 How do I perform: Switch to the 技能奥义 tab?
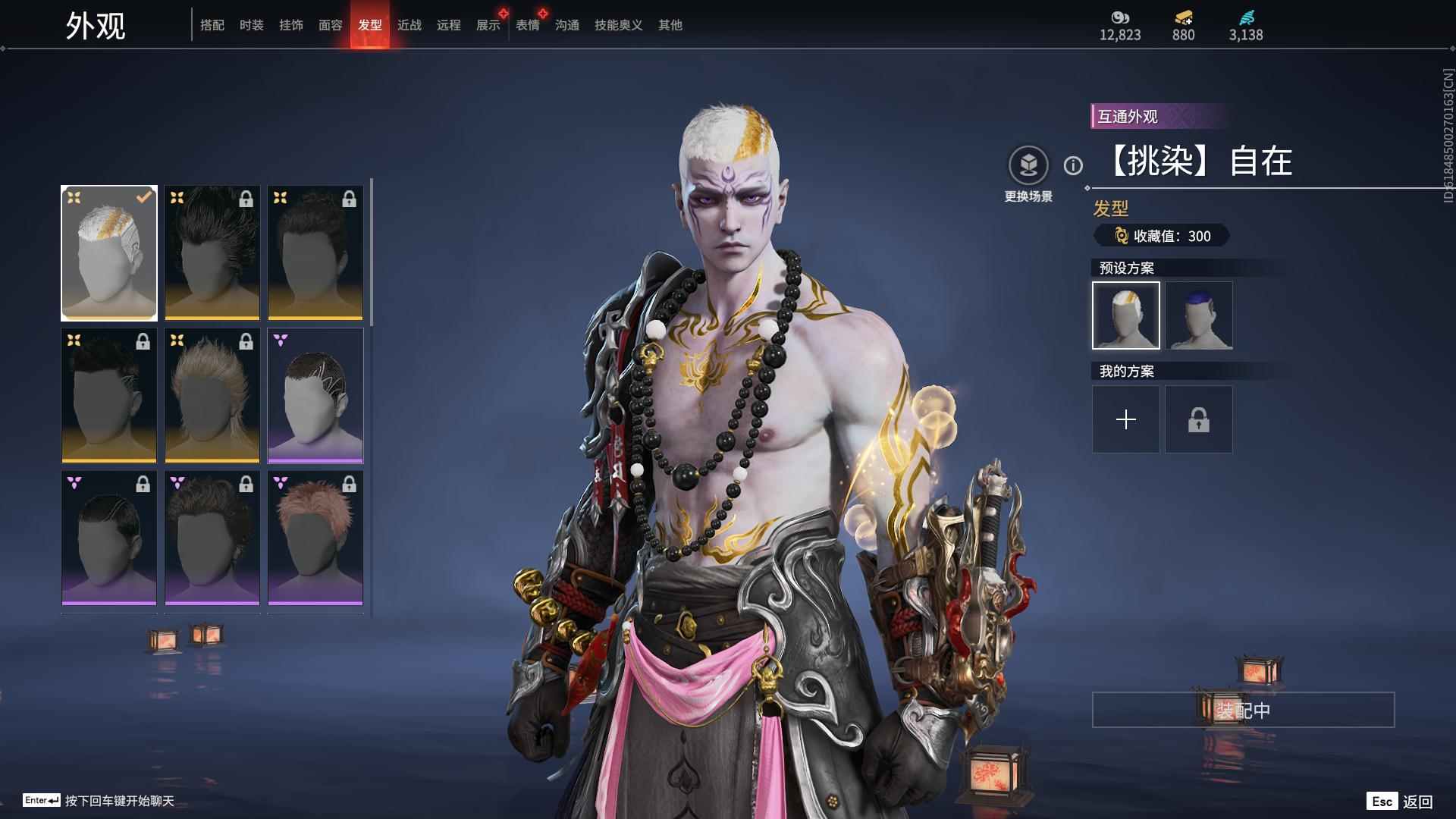[618, 25]
